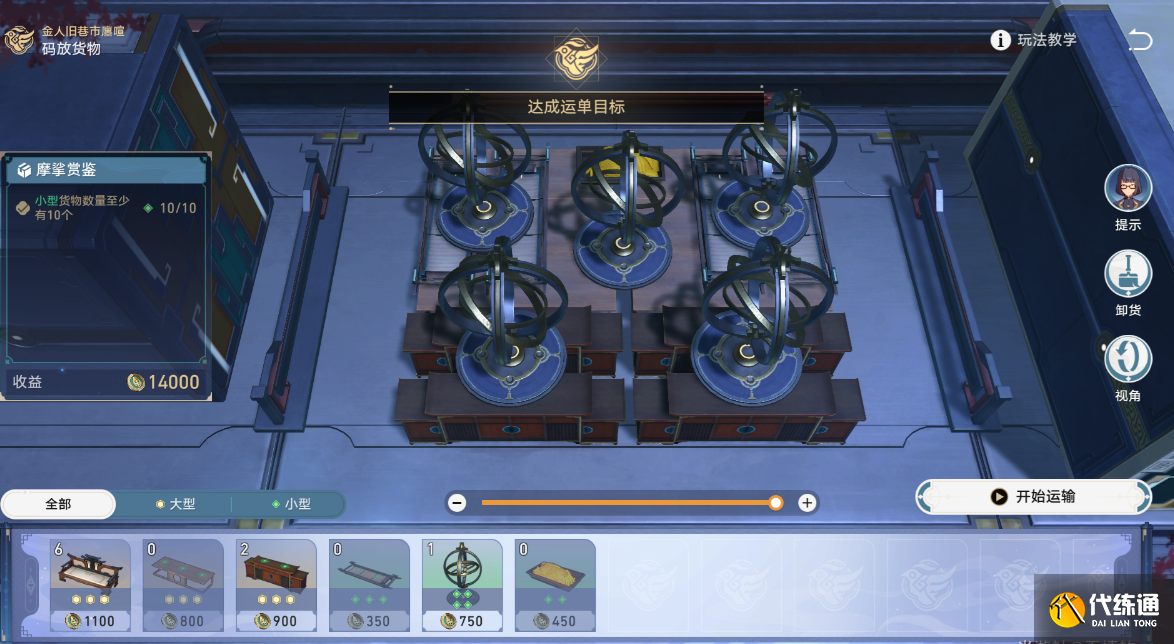This screenshot has width=1174, height=644.
Task: Select the 1100 coin bed cargo
Action: (90, 585)
